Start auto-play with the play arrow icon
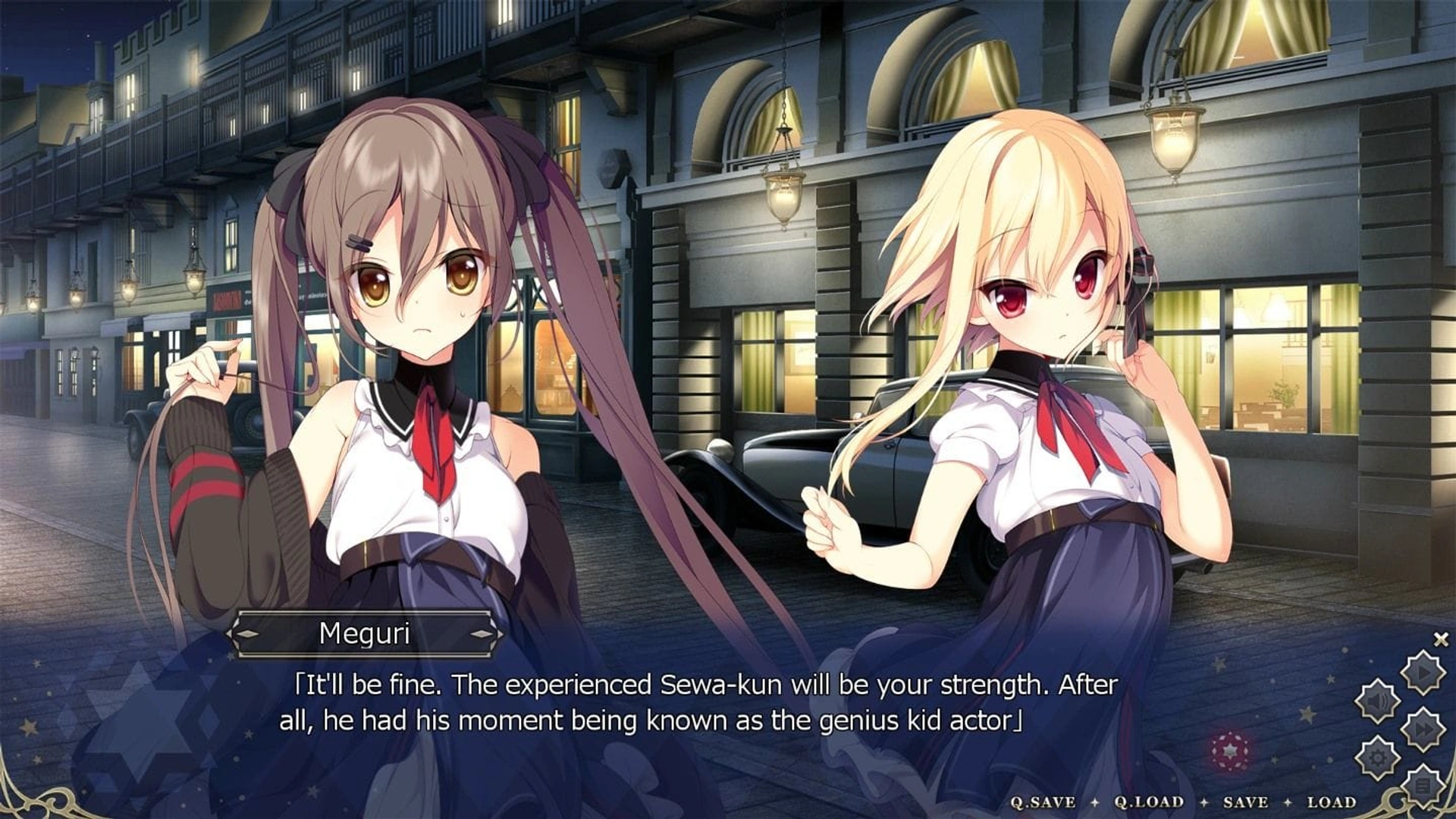This screenshot has width=1456, height=819. (x=1422, y=672)
